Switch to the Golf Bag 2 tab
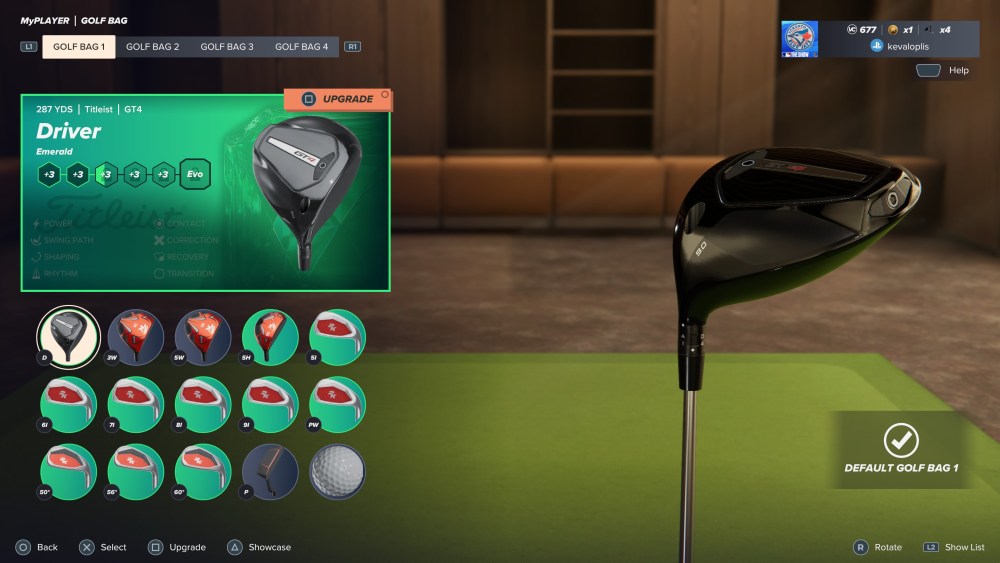The height and width of the screenshot is (563, 1000). click(152, 47)
